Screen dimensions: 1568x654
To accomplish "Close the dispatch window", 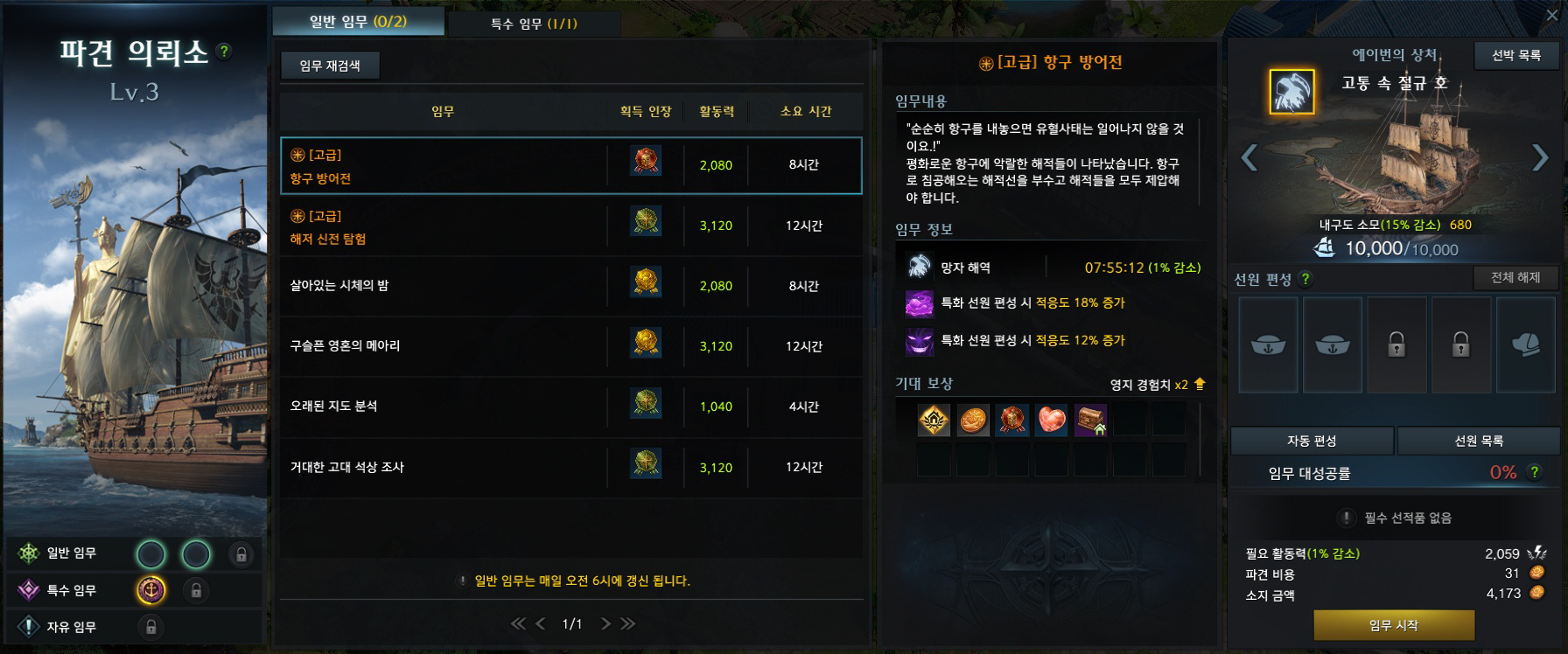I will (1552, 15).
